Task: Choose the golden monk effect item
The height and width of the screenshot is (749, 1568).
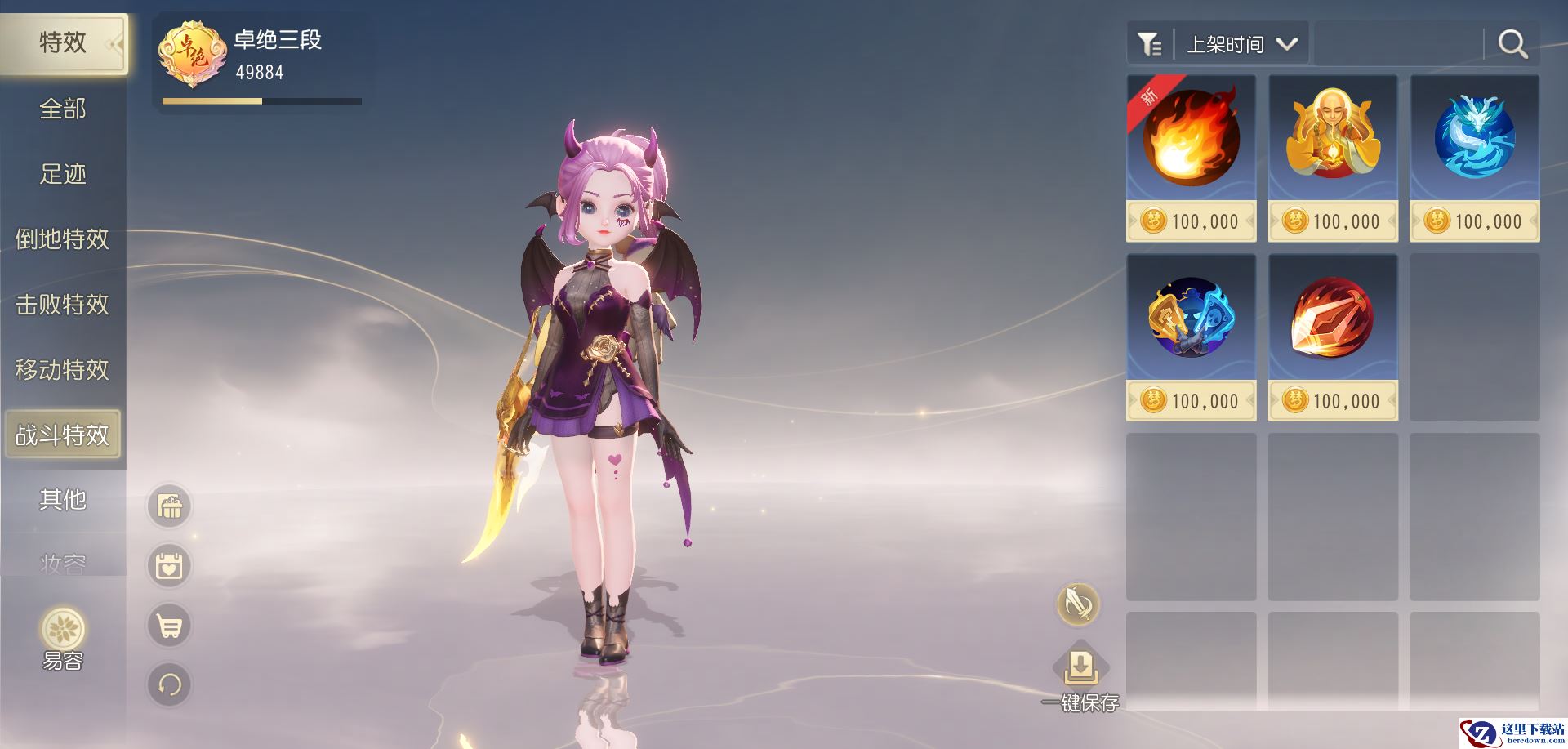Action: pos(1332,139)
